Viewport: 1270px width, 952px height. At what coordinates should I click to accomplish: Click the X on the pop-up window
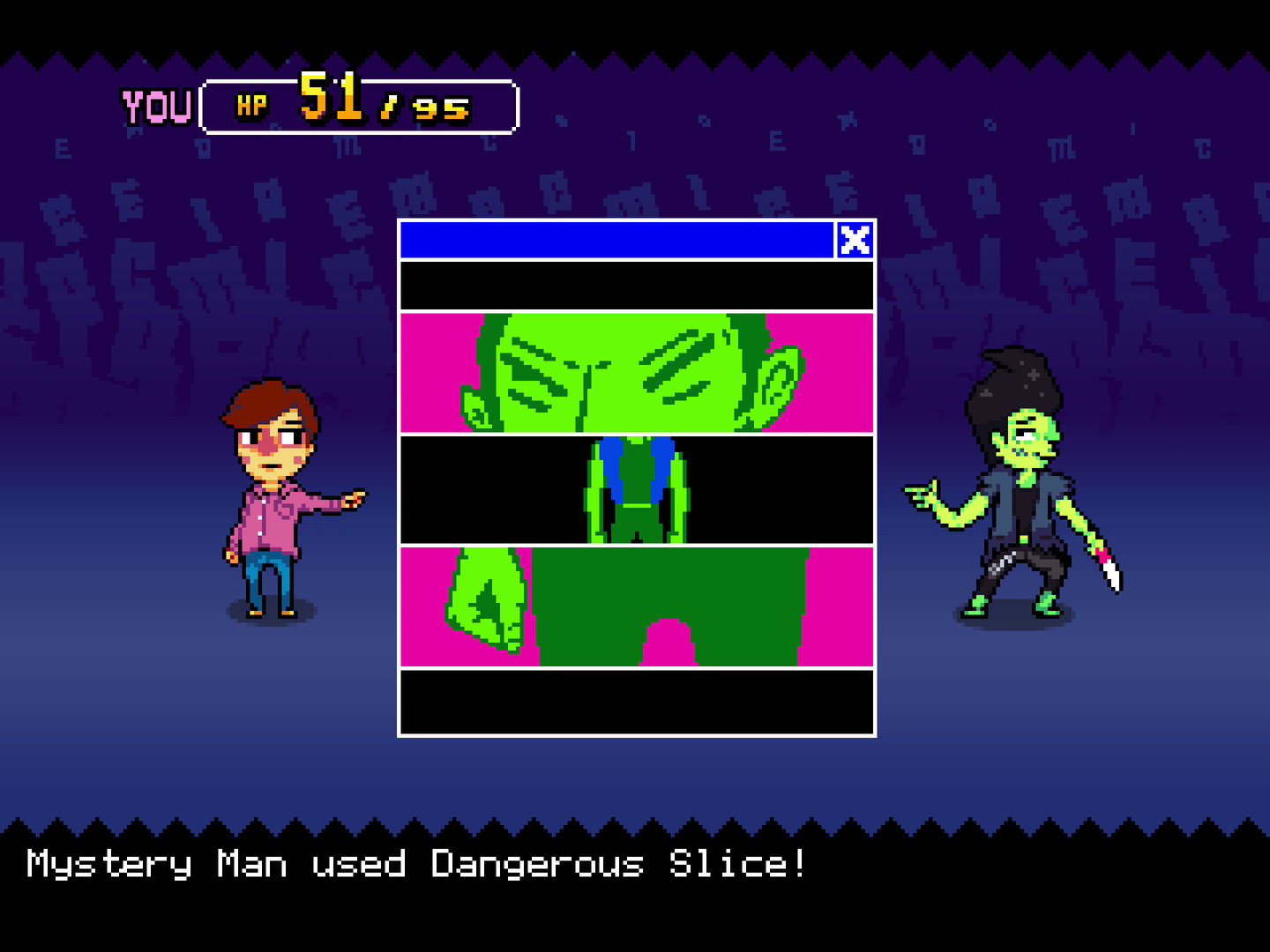[855, 241]
